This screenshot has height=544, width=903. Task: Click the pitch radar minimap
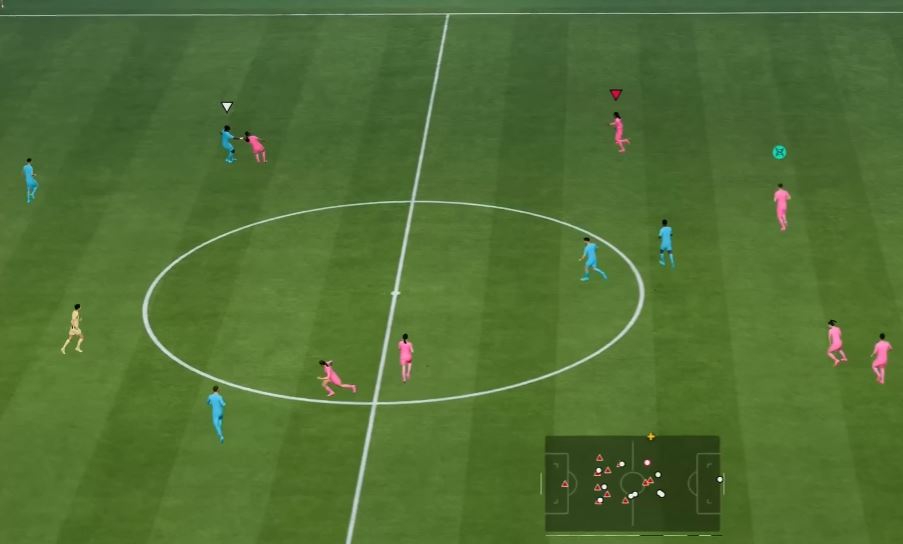pos(632,483)
